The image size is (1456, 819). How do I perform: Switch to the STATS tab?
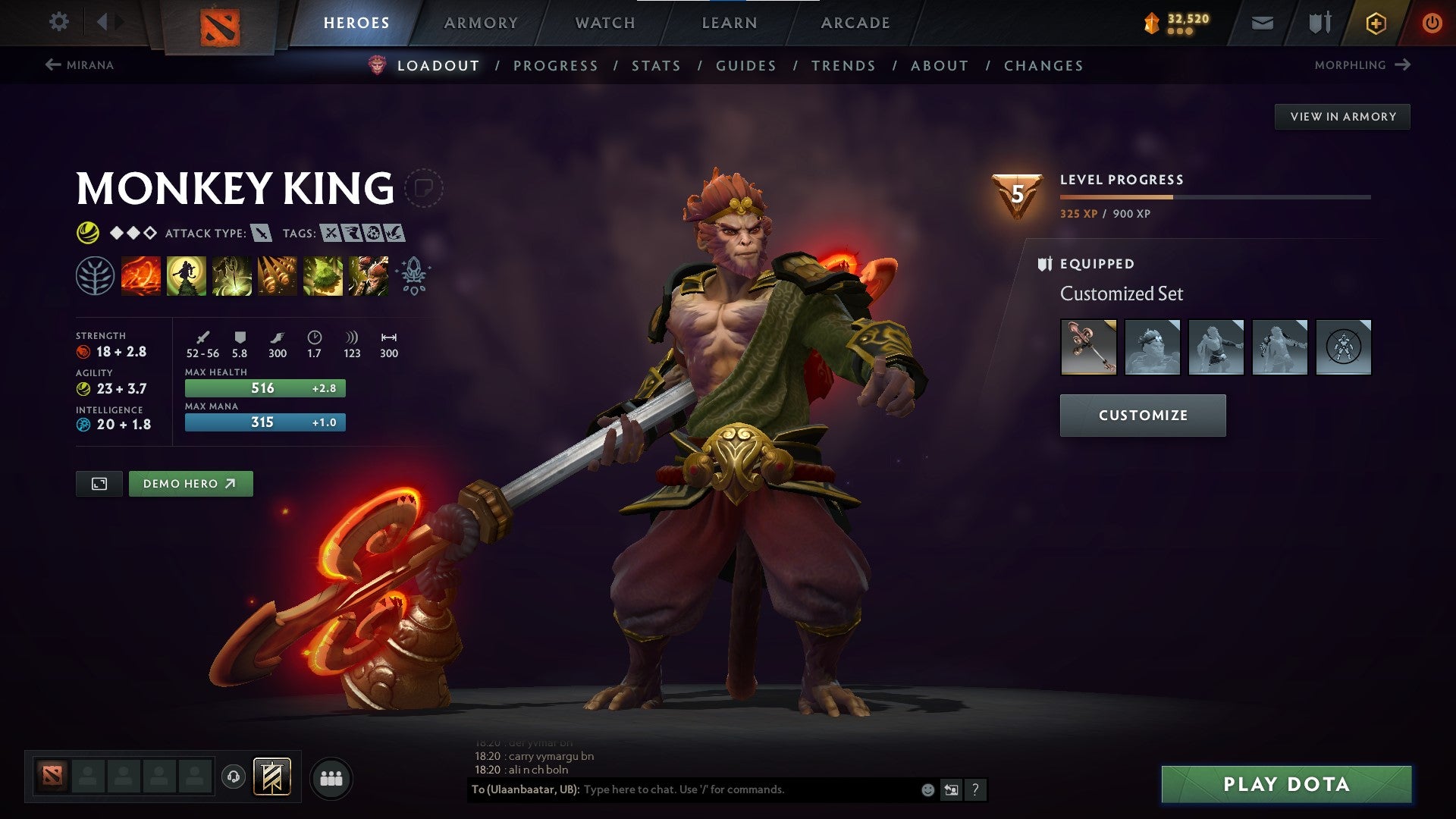(x=655, y=66)
